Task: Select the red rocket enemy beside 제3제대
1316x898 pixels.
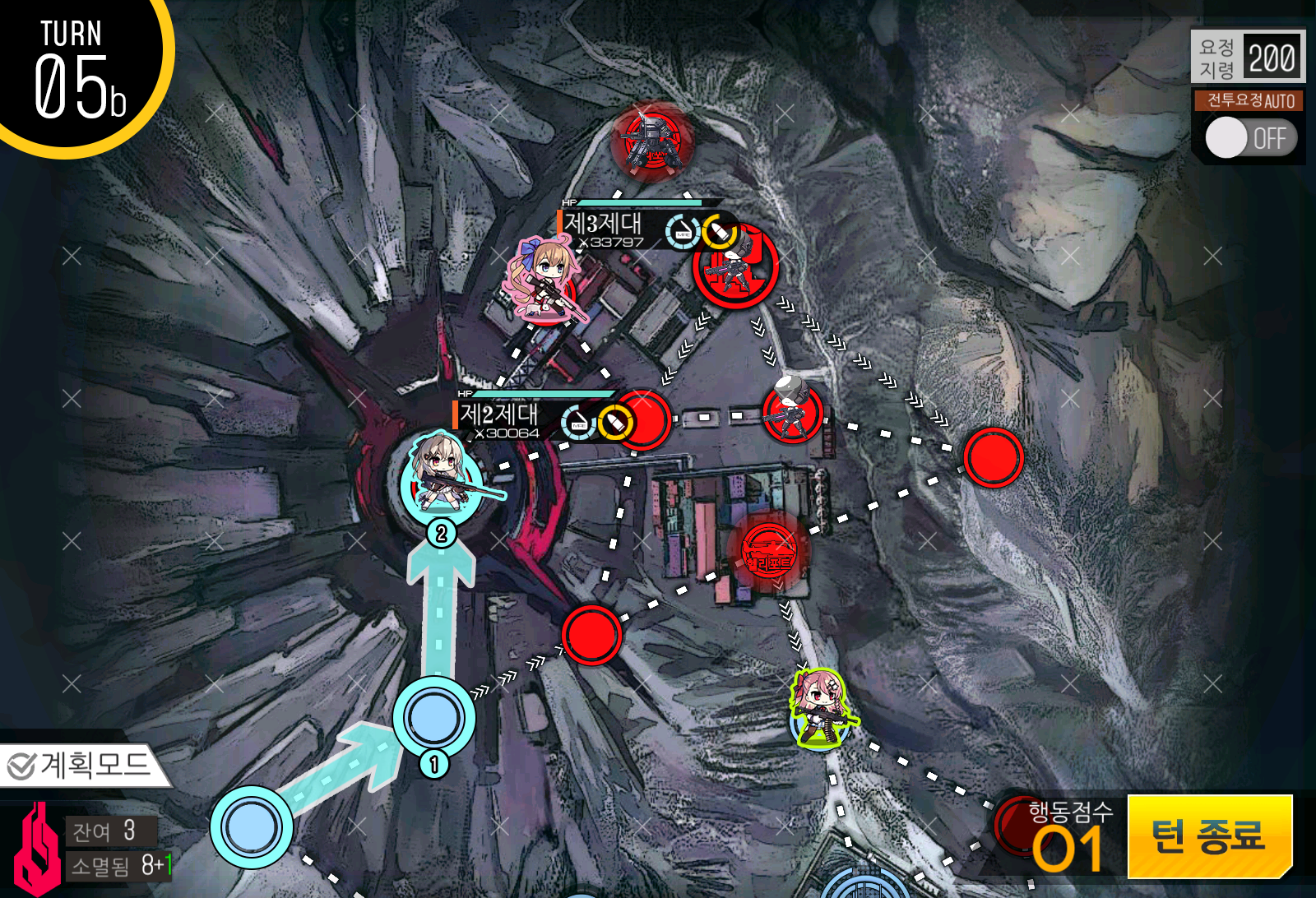Action: 734,275
